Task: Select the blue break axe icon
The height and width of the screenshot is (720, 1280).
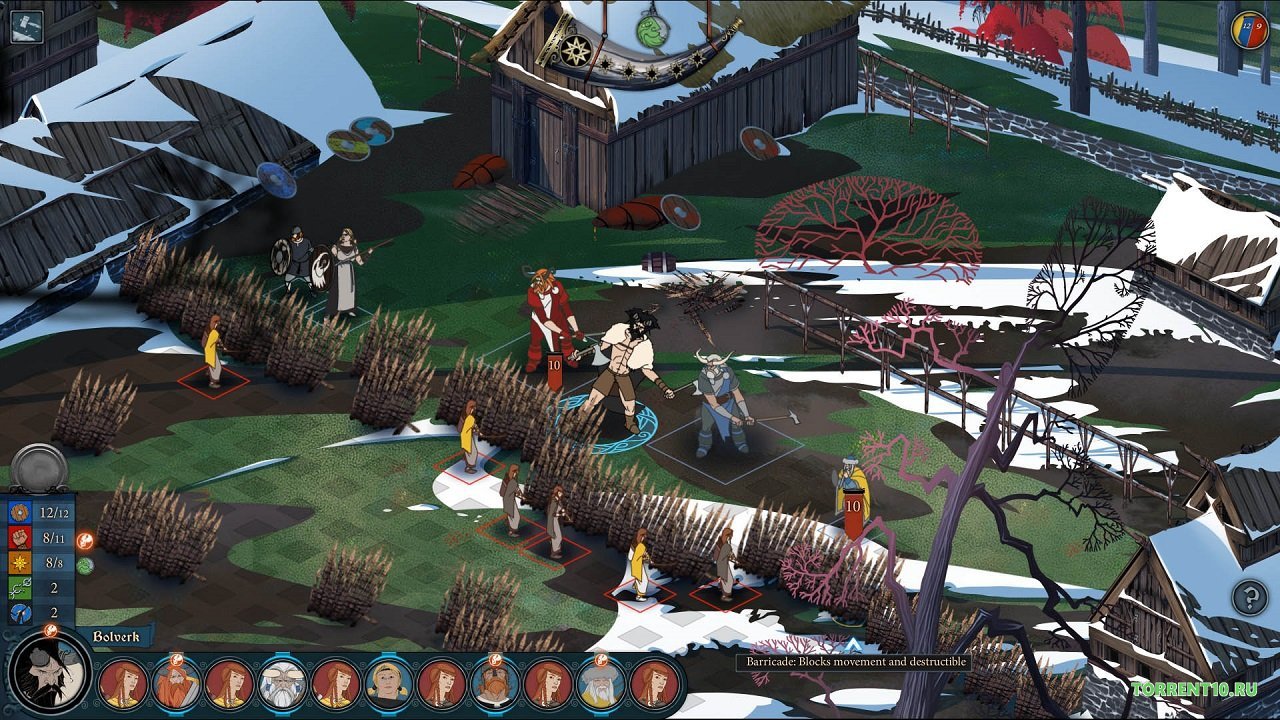Action: pos(20,611)
